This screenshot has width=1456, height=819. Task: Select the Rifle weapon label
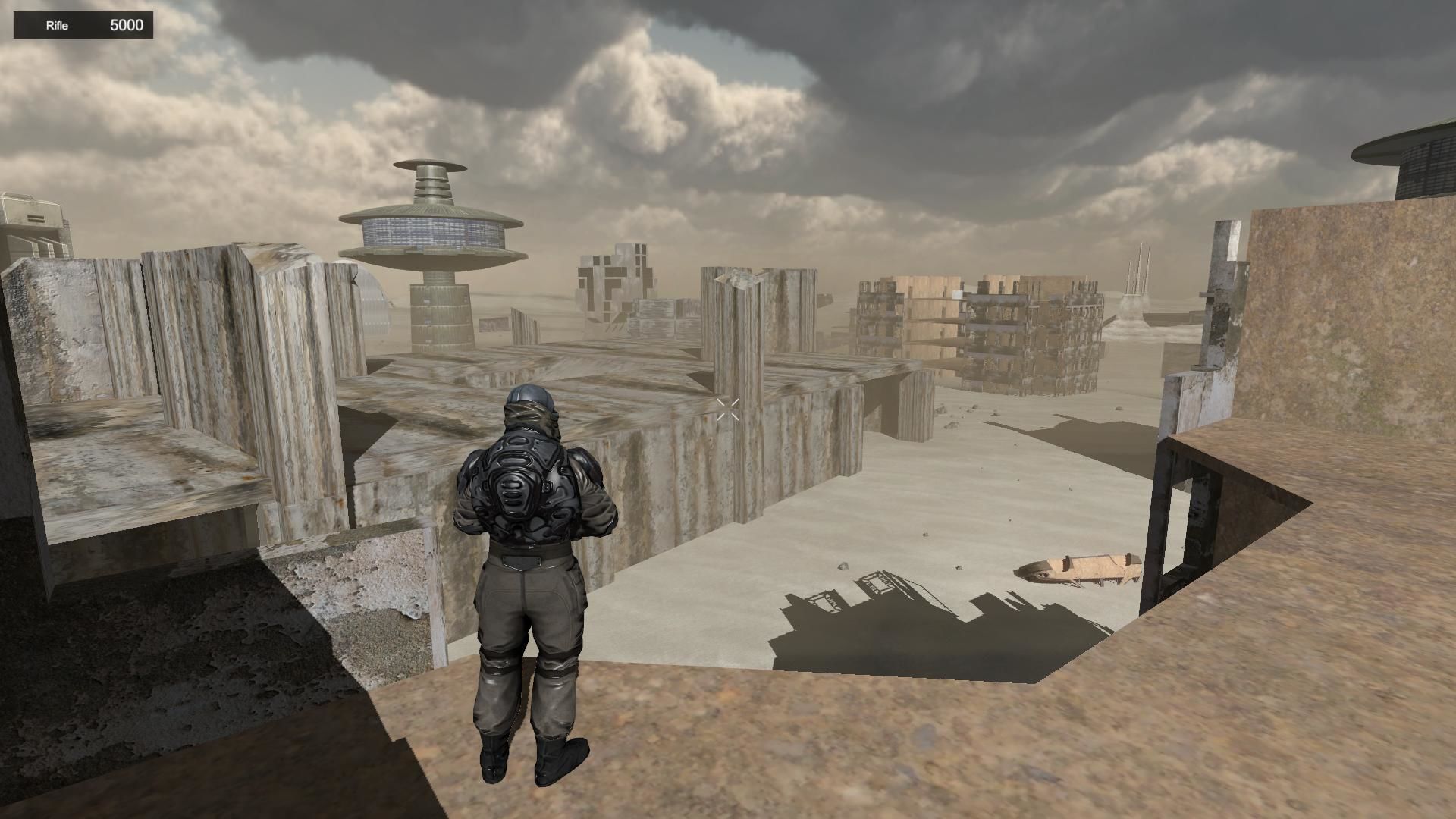pos(57,26)
